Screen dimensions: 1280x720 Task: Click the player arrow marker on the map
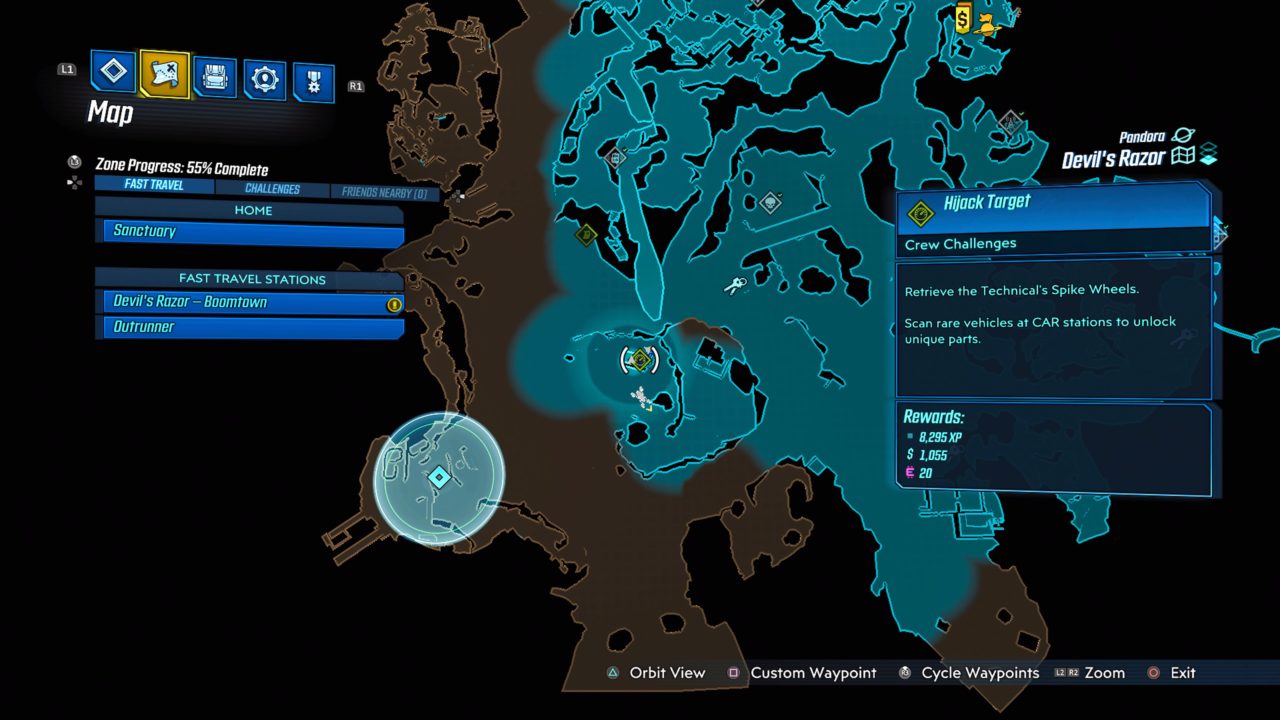[650, 408]
